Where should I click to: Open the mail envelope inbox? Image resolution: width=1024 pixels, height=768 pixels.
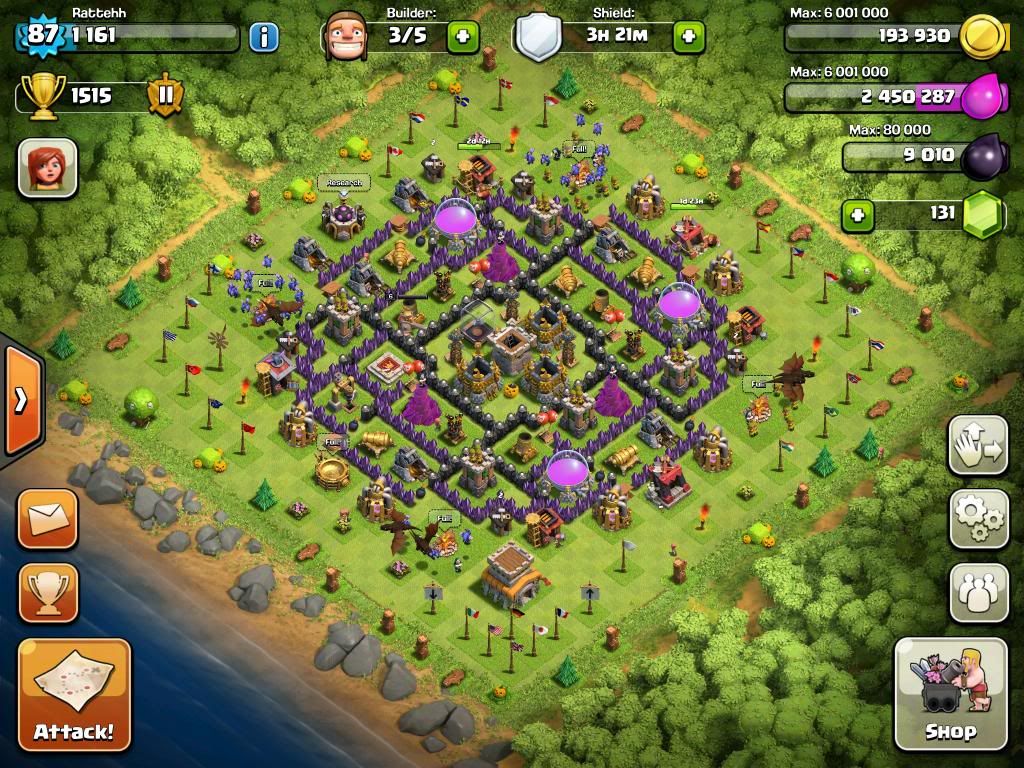[x=47, y=518]
